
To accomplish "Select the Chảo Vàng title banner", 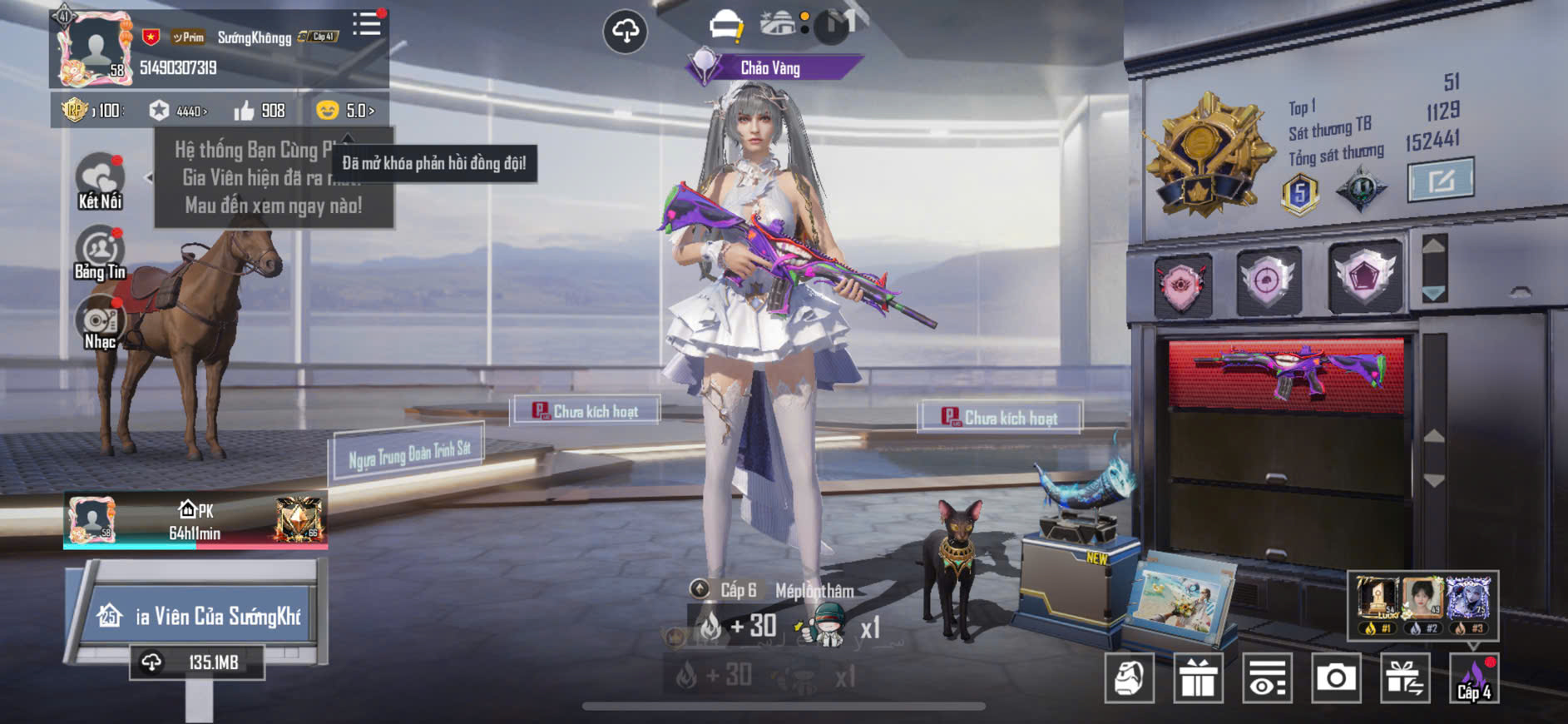I will (770, 68).
